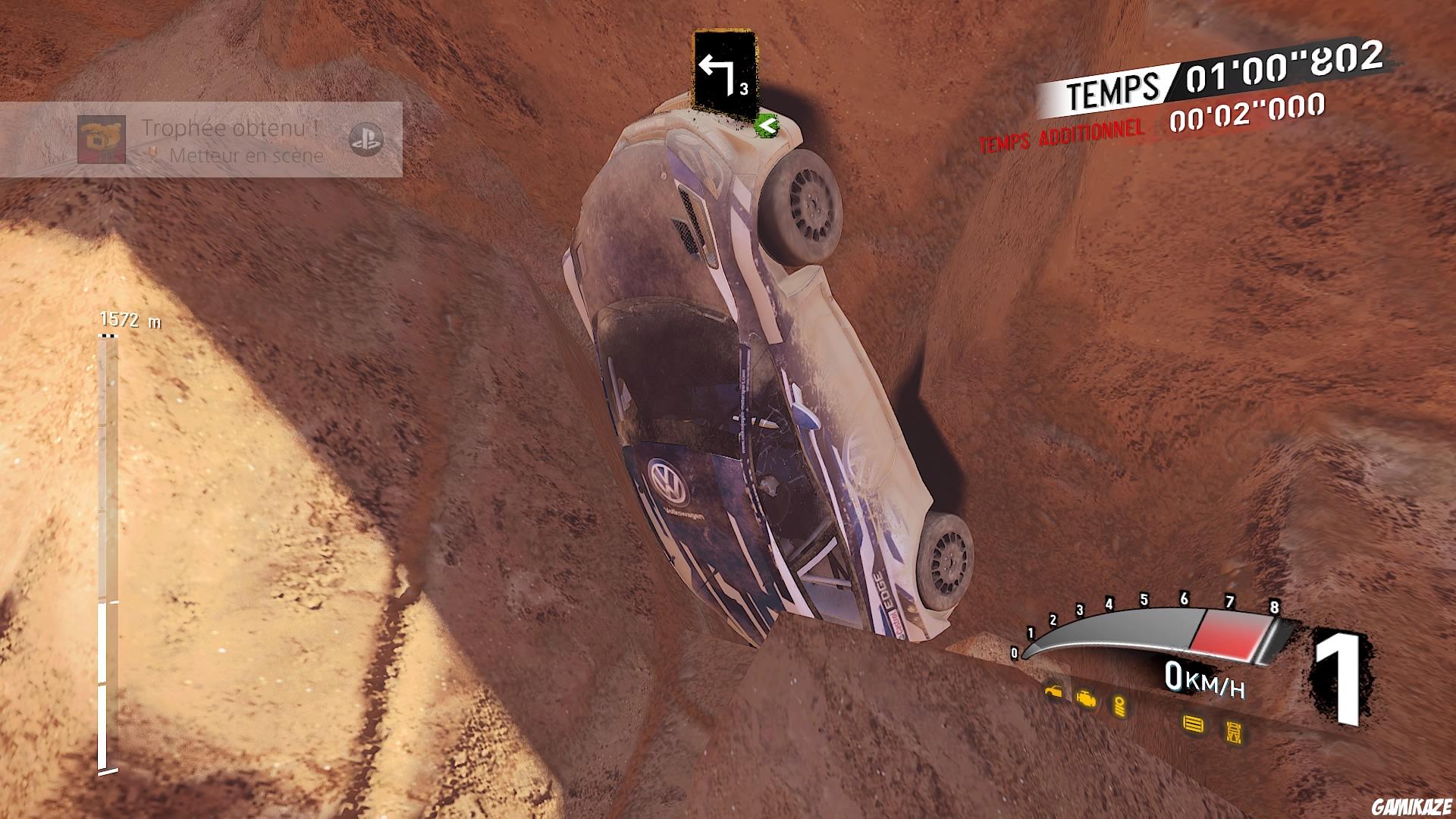
Task: Click the number 3 corner severity marker
Action: coord(746,89)
